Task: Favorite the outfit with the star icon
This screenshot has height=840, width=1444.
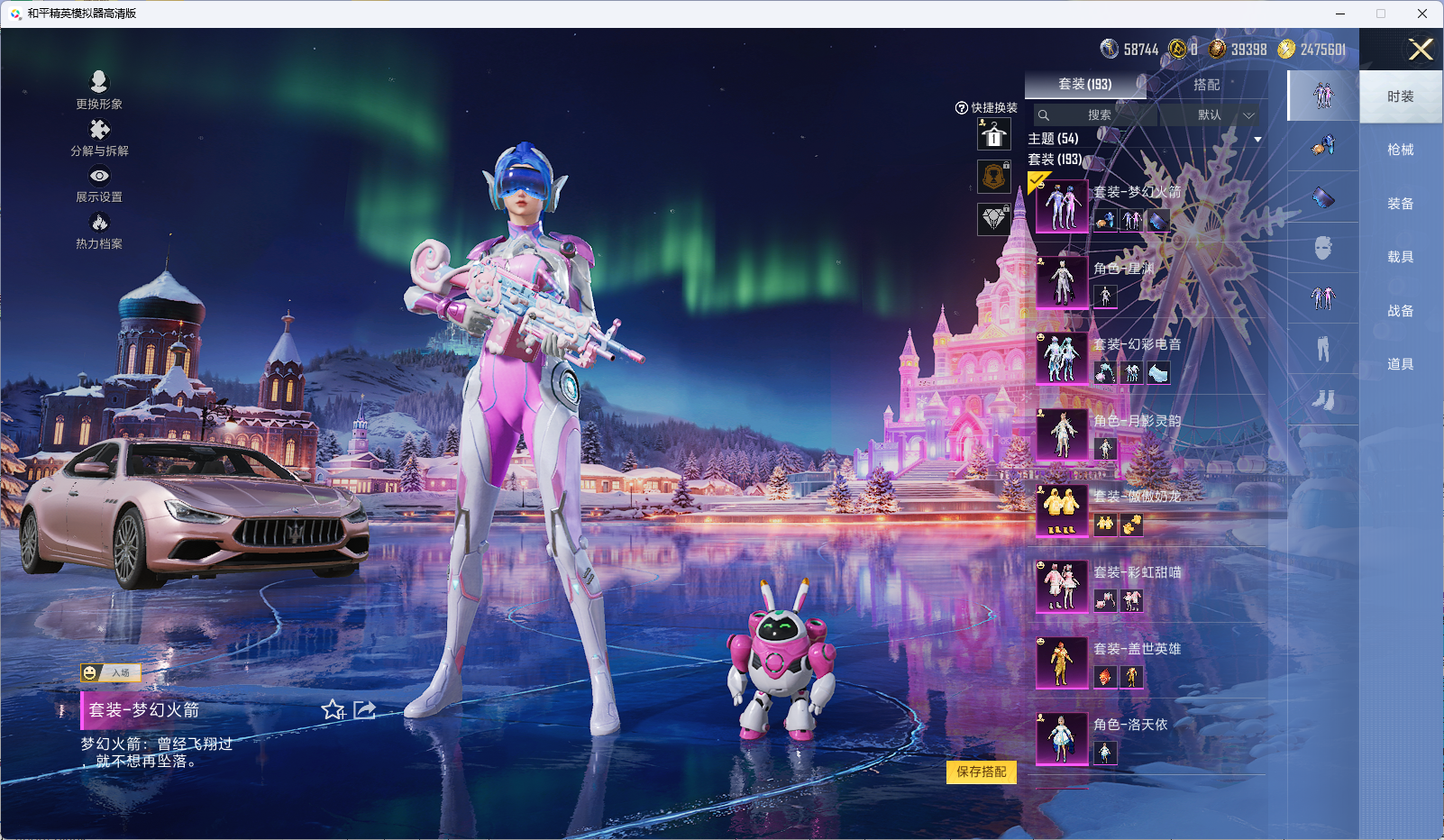Action: click(x=334, y=710)
